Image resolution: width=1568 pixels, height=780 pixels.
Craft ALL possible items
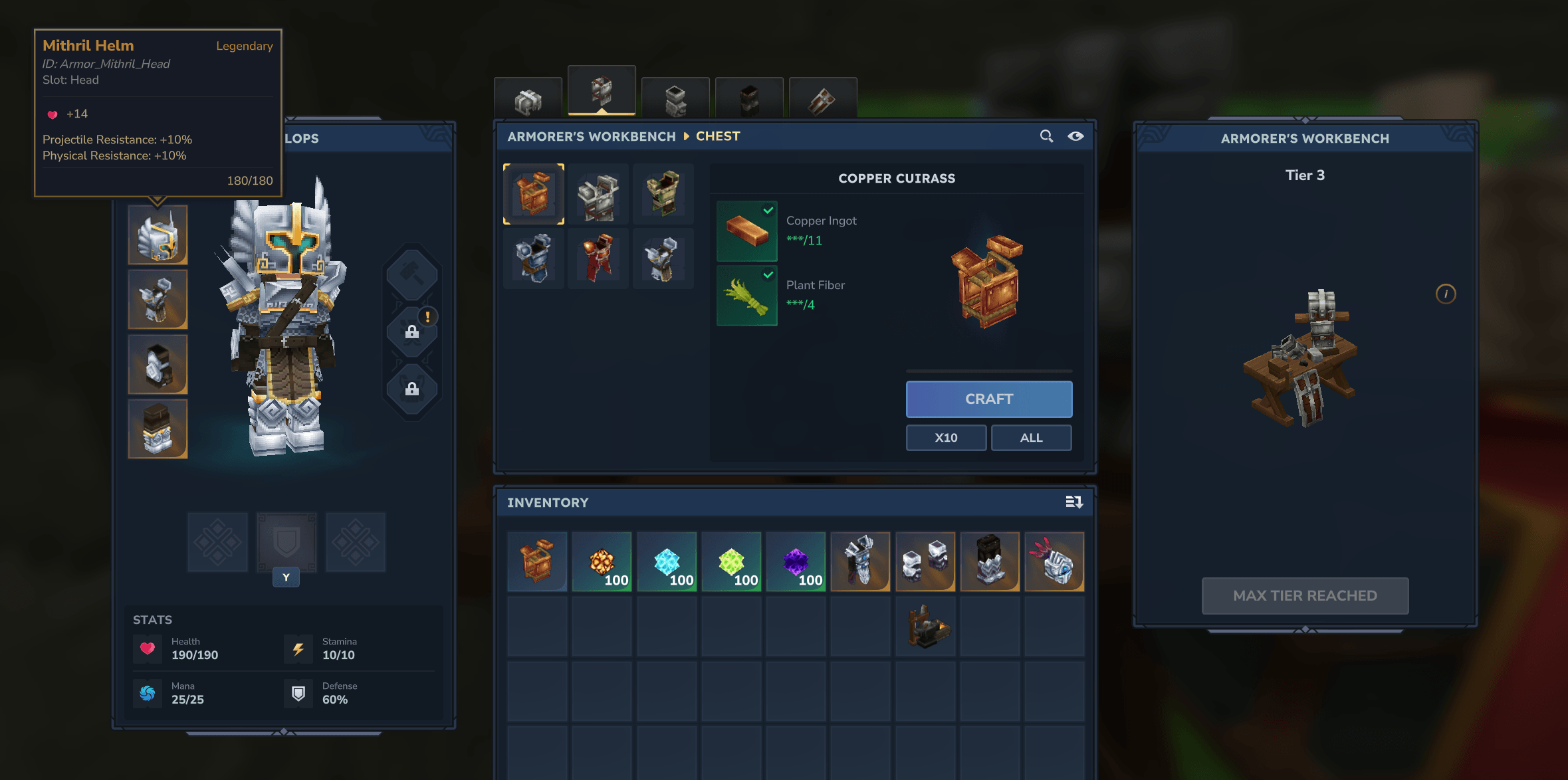pos(1031,438)
